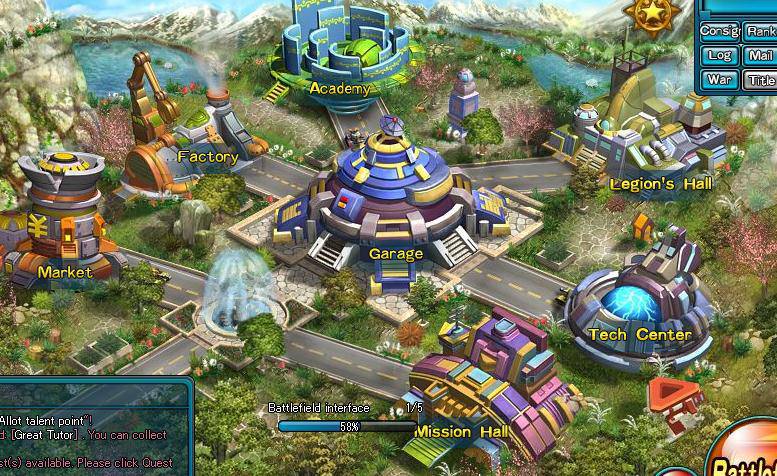Check the Mail inbox
The image size is (777, 476).
tap(760, 56)
